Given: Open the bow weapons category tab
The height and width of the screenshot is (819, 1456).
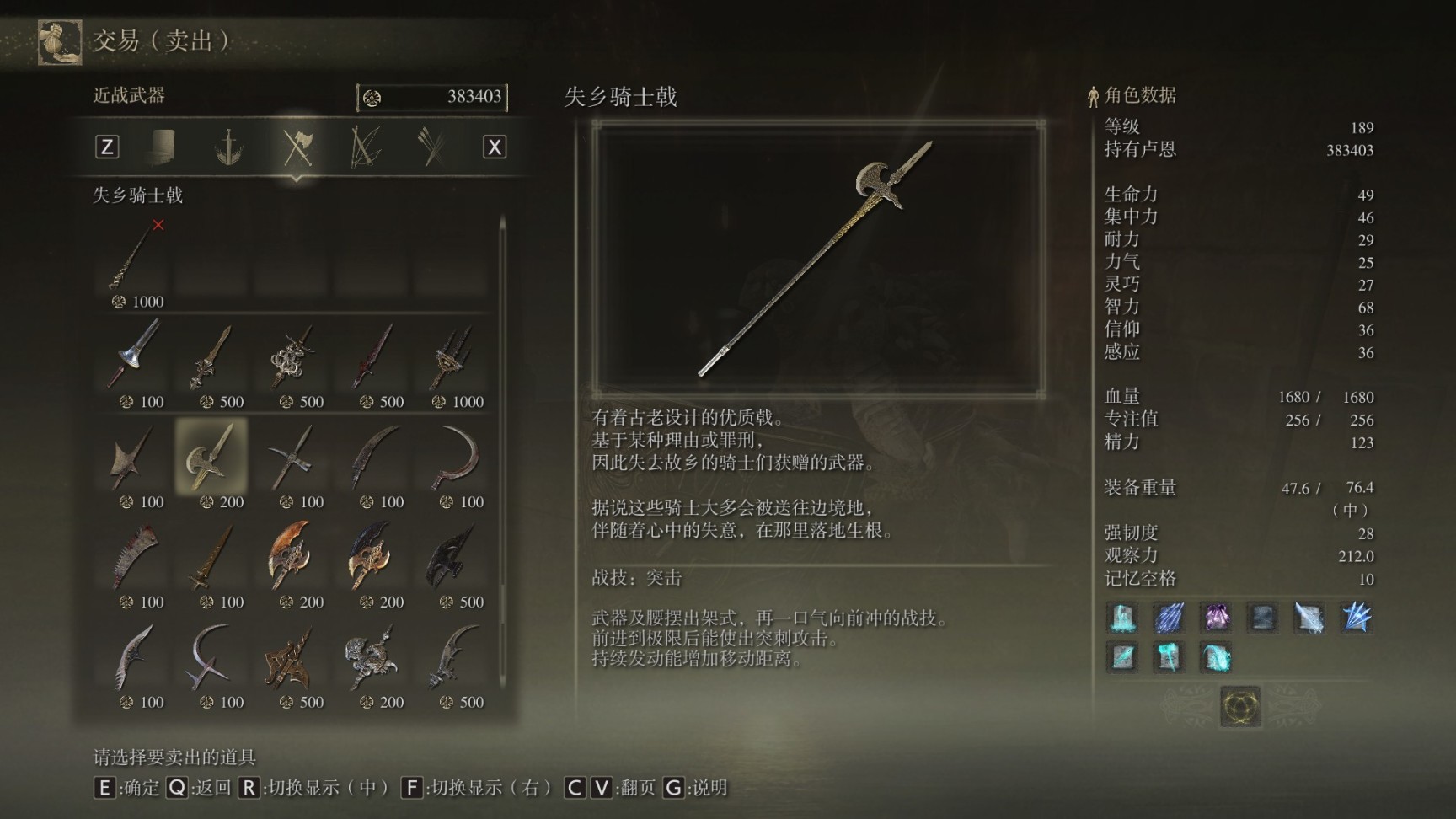Looking at the screenshot, I should [367, 146].
